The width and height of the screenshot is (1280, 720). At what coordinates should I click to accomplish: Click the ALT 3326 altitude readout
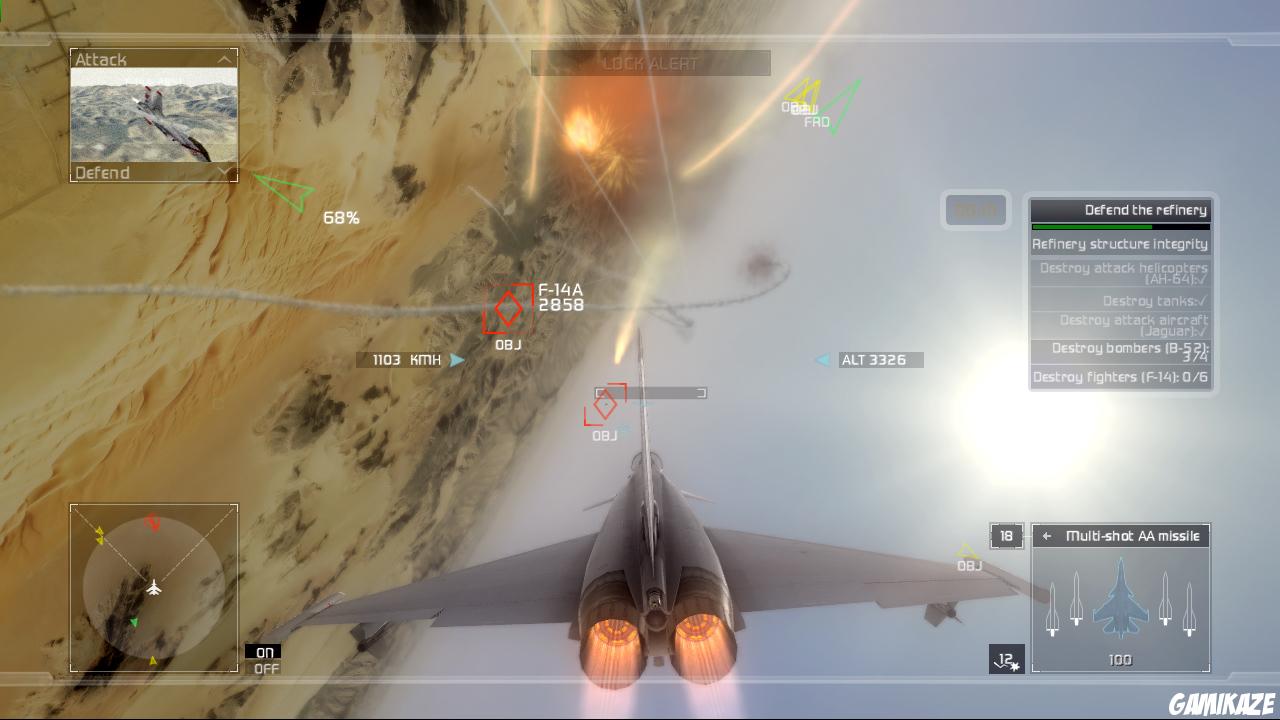pyautogui.click(x=874, y=360)
